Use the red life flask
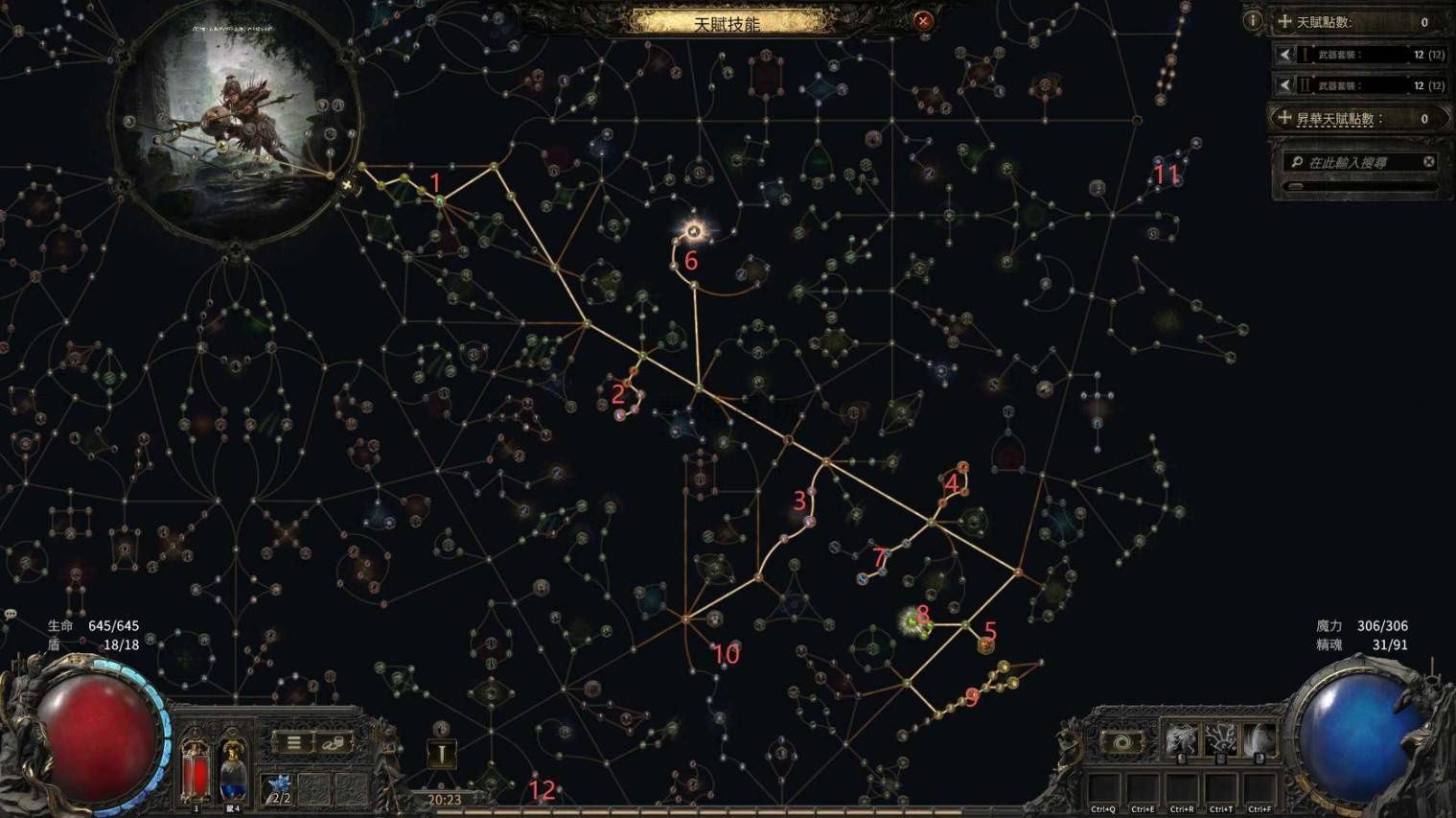 point(196,768)
